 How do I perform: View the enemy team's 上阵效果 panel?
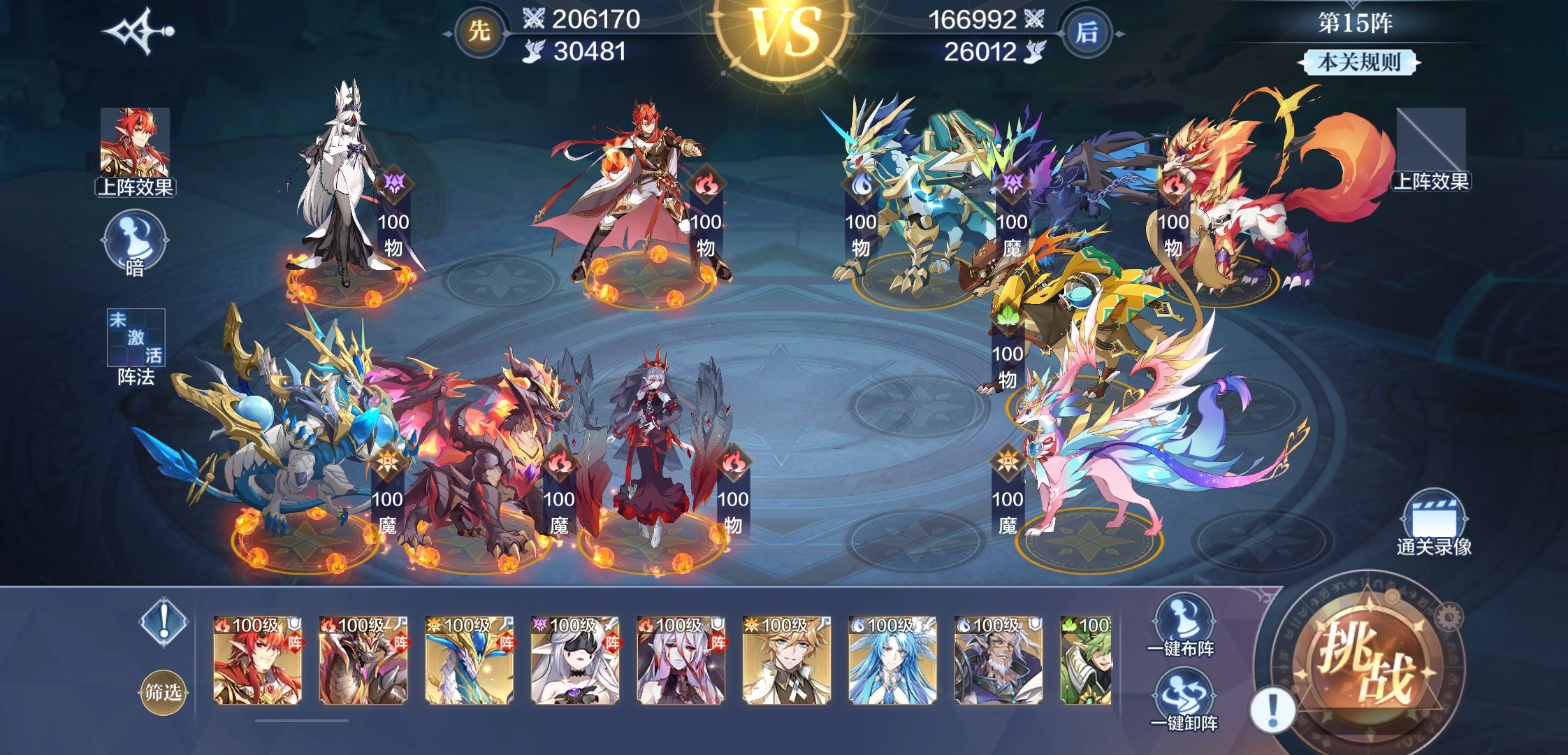1430,149
